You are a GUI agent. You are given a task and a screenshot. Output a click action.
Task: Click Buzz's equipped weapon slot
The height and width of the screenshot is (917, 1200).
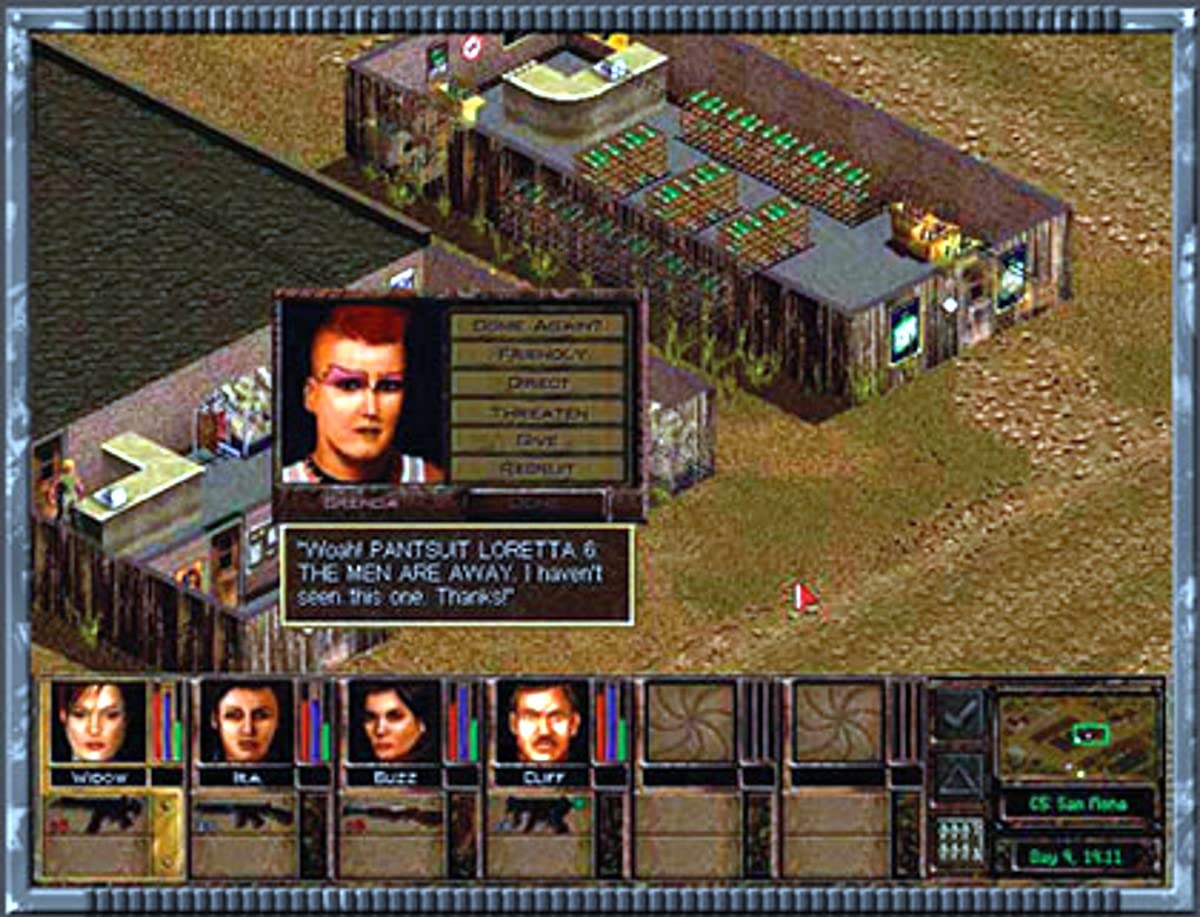pyautogui.click(x=394, y=814)
